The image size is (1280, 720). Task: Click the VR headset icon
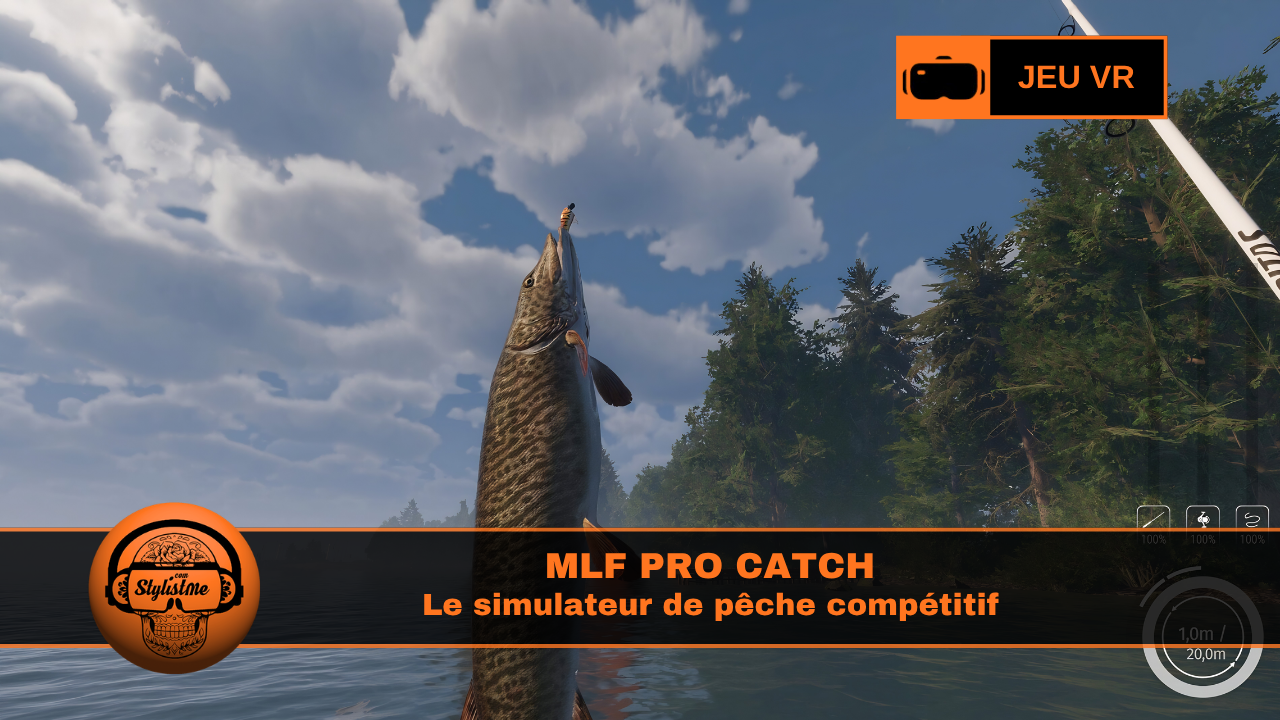pos(944,77)
